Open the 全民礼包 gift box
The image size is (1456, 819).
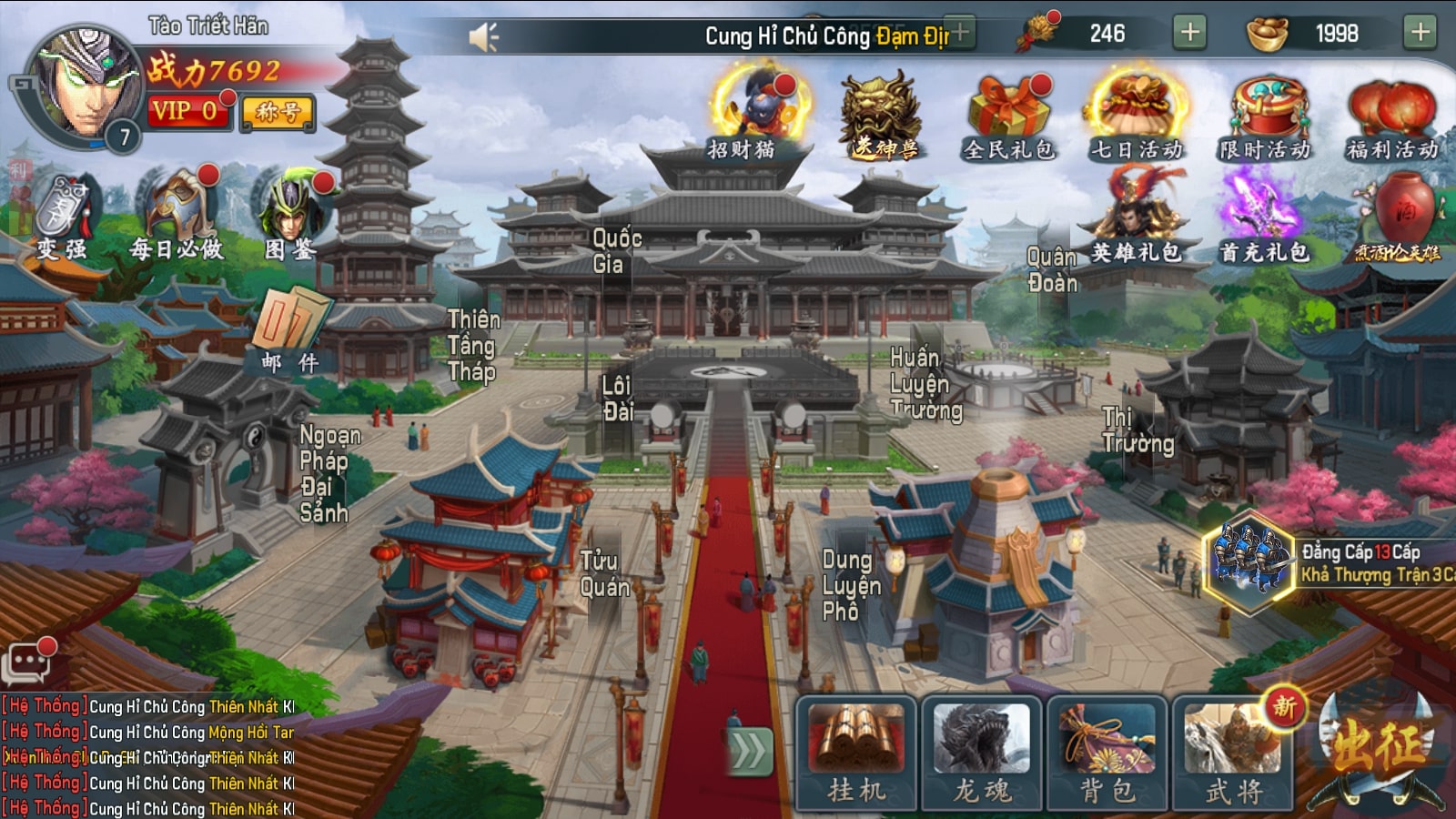click(1008, 116)
